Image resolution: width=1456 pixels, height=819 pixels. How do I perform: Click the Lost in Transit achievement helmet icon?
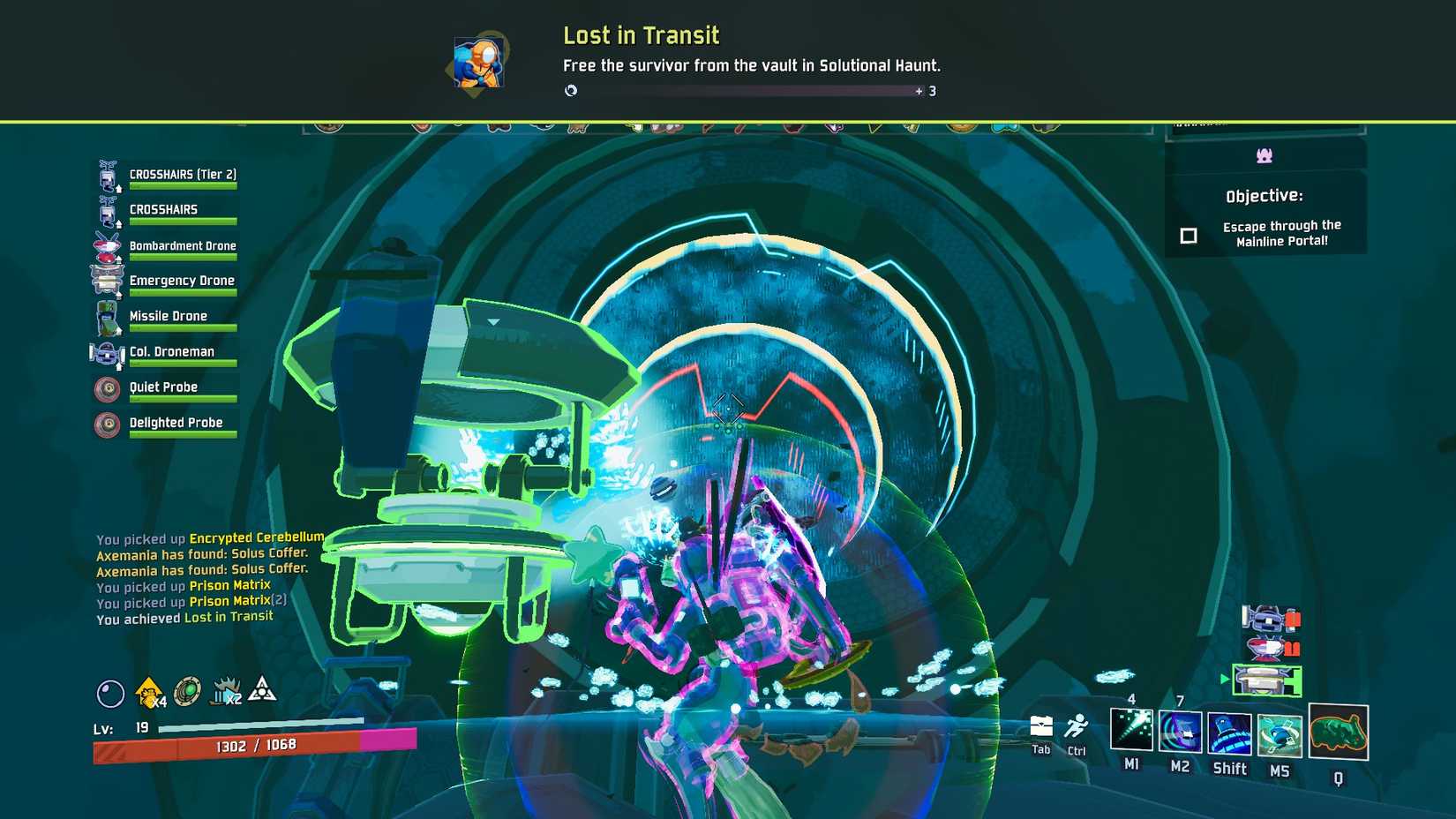coord(477,62)
